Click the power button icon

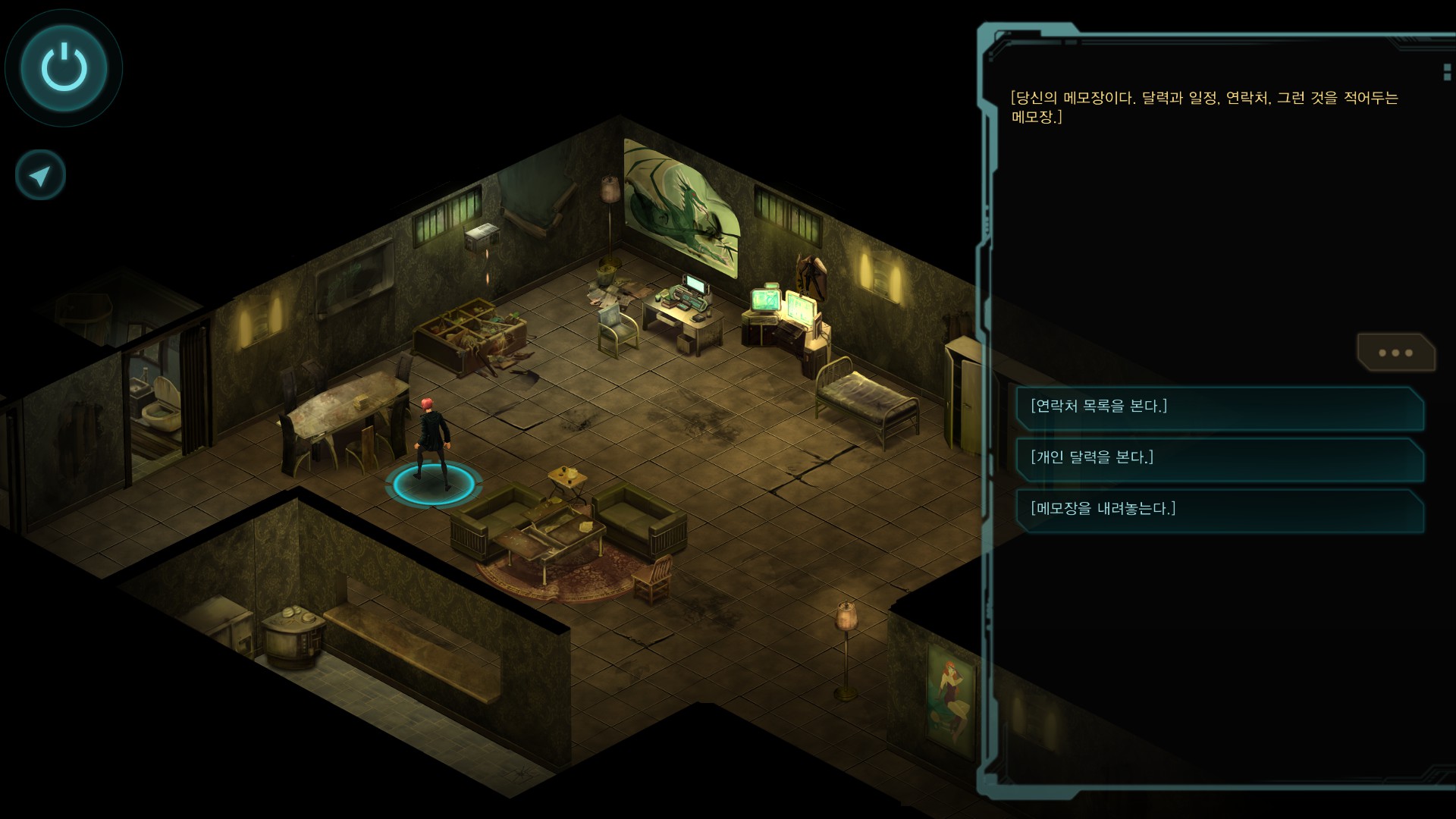tap(64, 67)
